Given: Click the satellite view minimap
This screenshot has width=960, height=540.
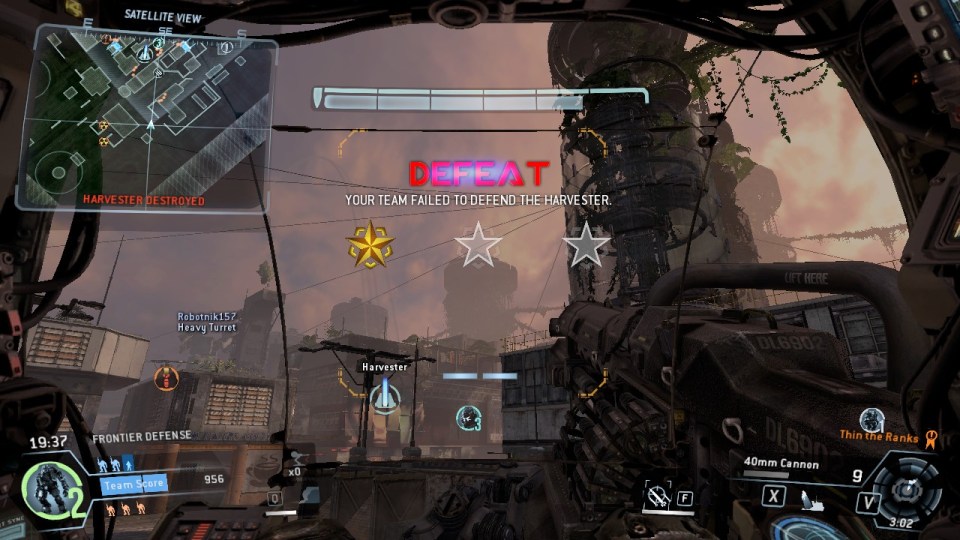Looking at the screenshot, I should 150,118.
